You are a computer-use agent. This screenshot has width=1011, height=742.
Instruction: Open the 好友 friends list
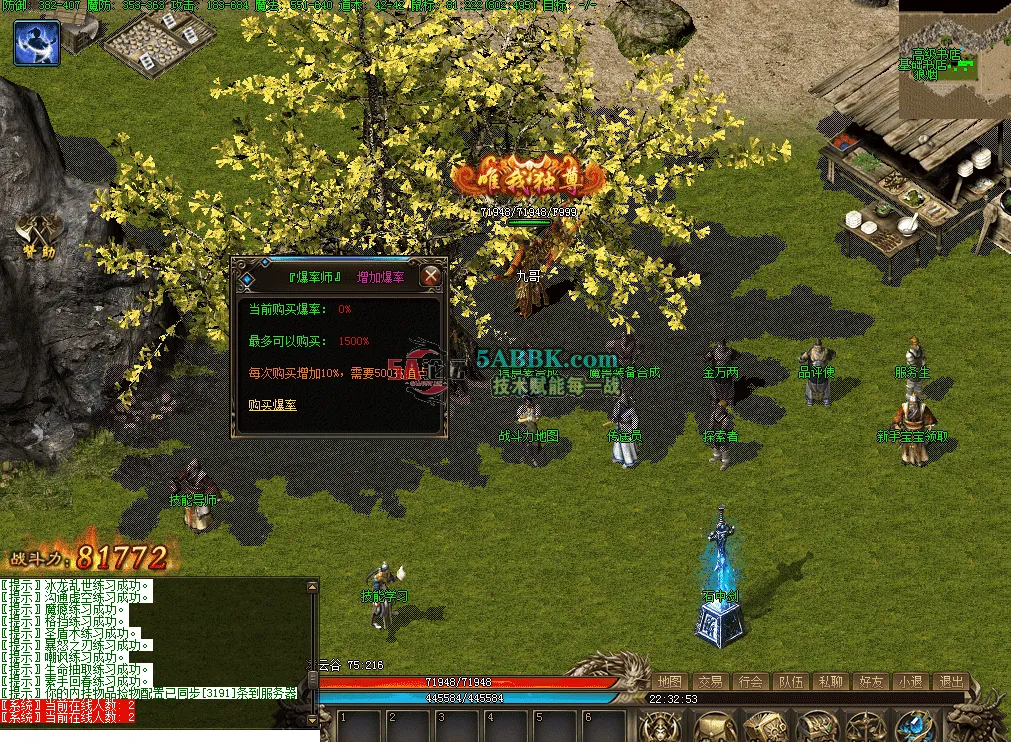pyautogui.click(x=871, y=681)
